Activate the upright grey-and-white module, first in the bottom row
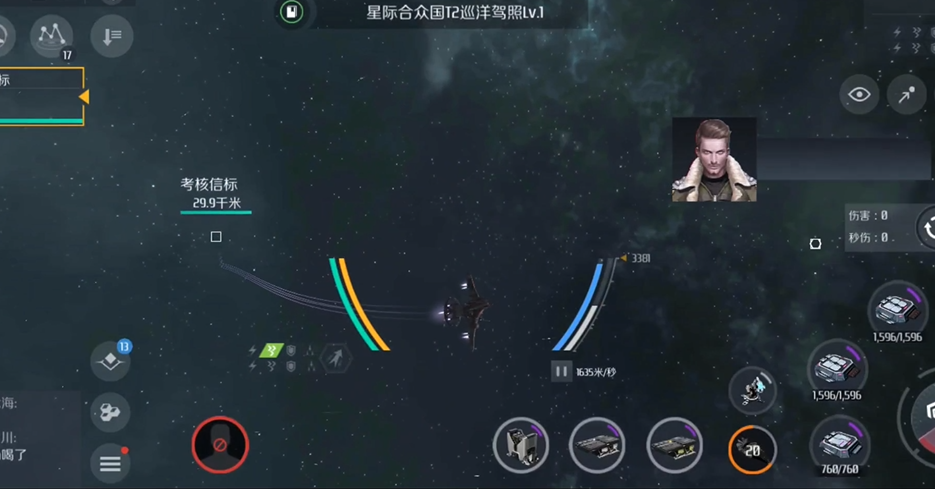Screen dimensions: 935x489 [x=521, y=445]
